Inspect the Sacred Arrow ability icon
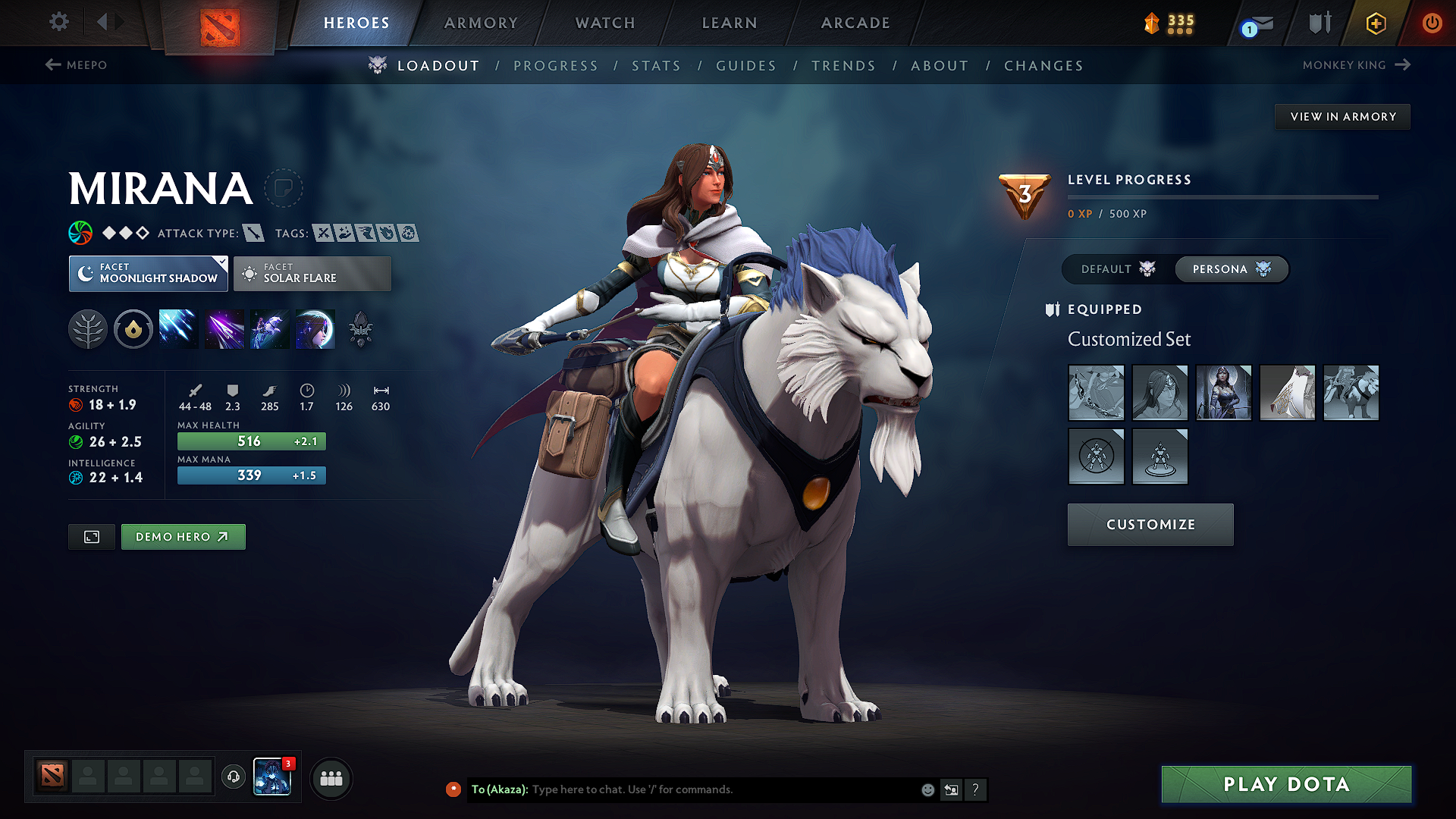This screenshot has height=819, width=1456. click(224, 328)
